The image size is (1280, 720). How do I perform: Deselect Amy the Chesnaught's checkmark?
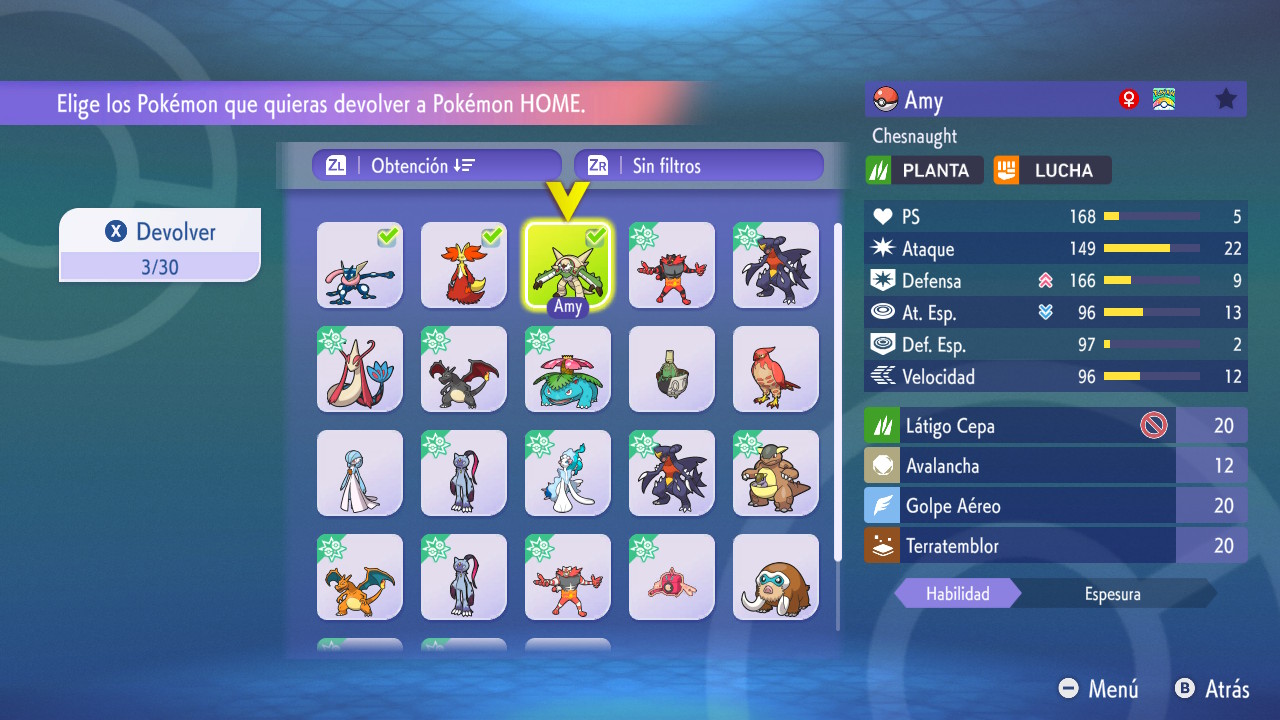coord(596,238)
